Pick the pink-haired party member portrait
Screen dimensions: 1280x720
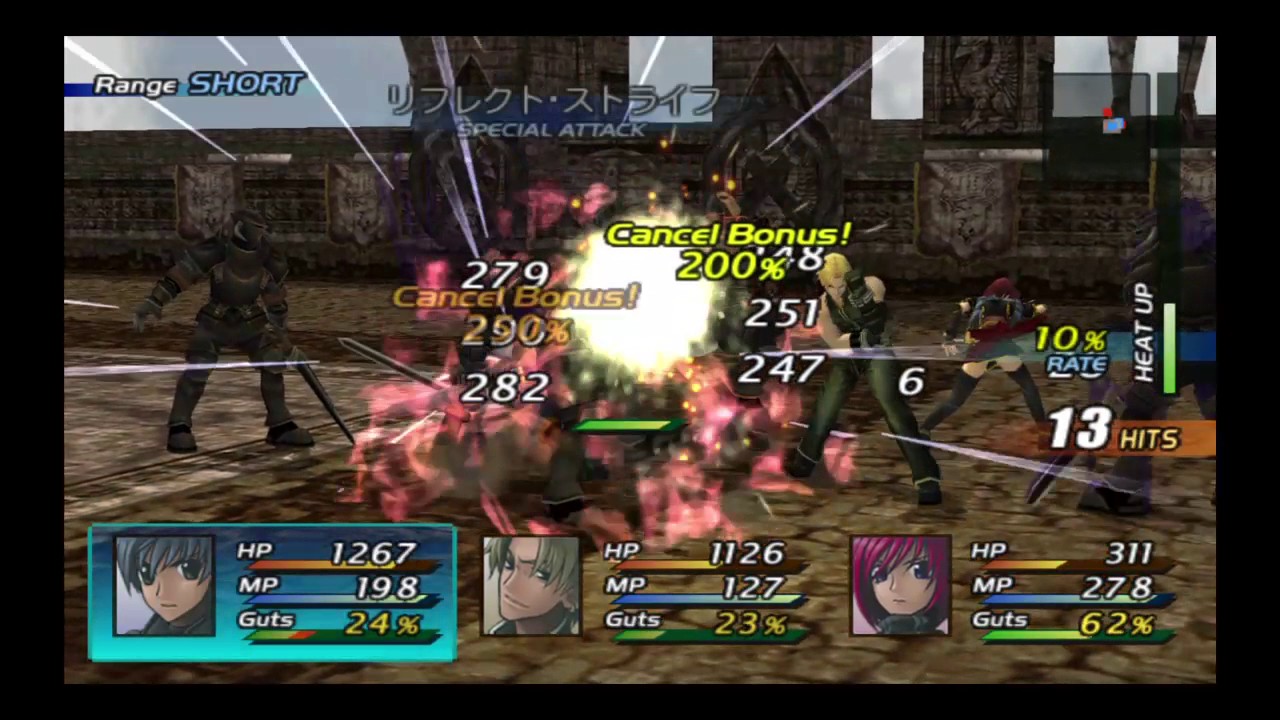(899, 585)
